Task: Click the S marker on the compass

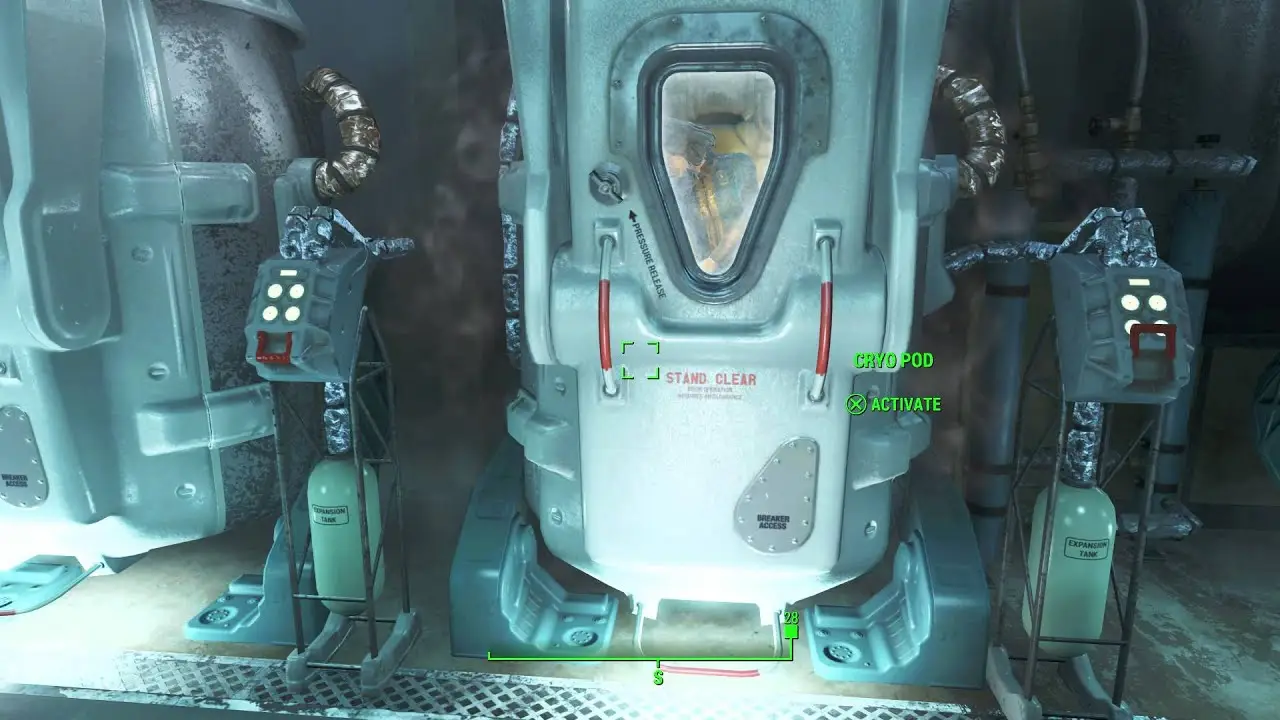Action: coord(657,677)
